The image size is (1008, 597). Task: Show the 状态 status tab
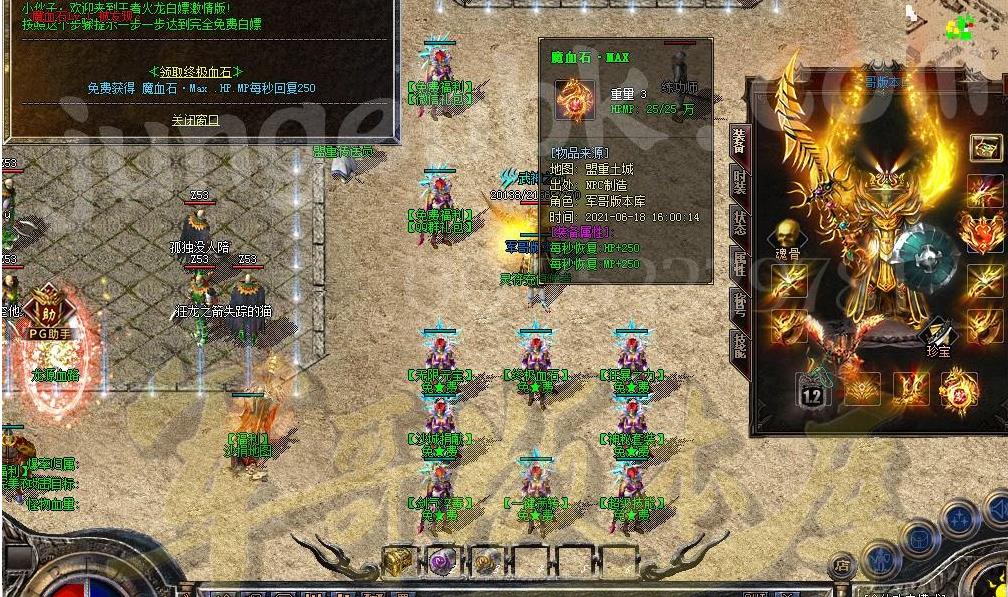coord(739,222)
